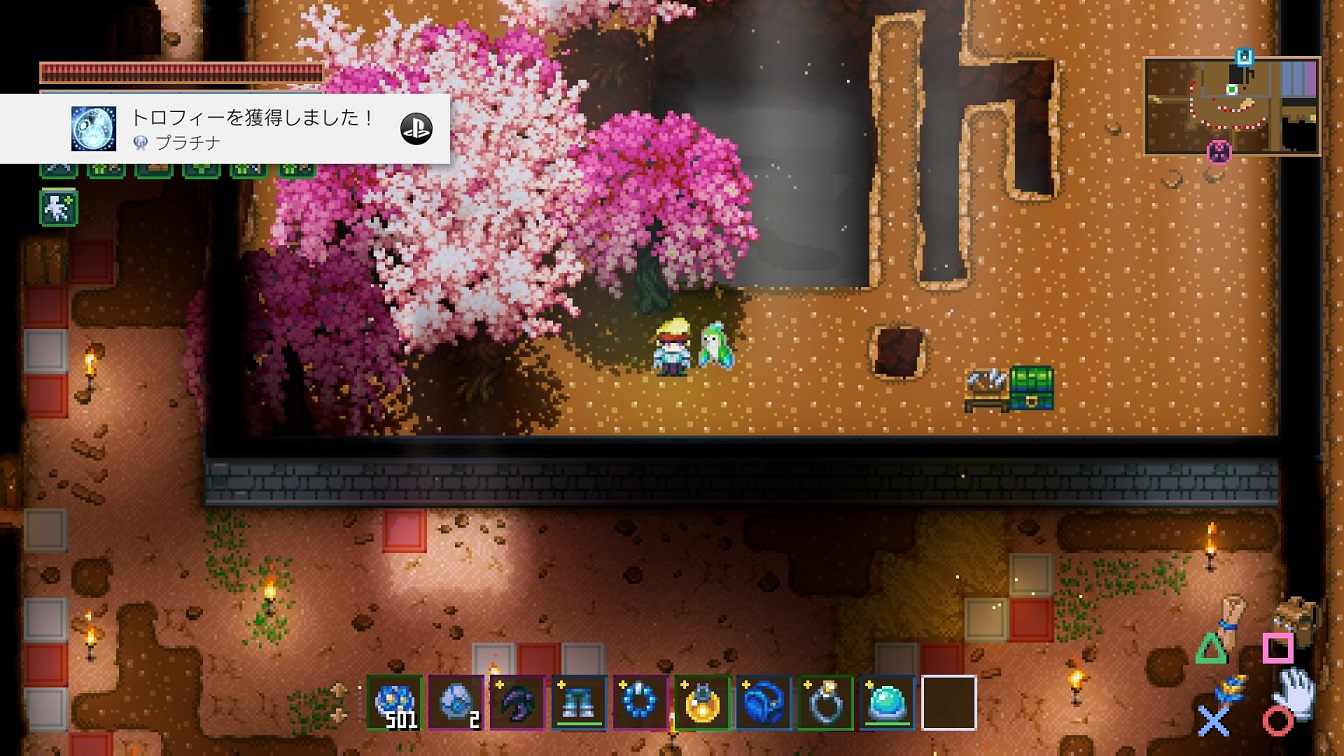The width and height of the screenshot is (1344, 756).
Task: Select the golden amulet hotbar slot
Action: click(702, 703)
